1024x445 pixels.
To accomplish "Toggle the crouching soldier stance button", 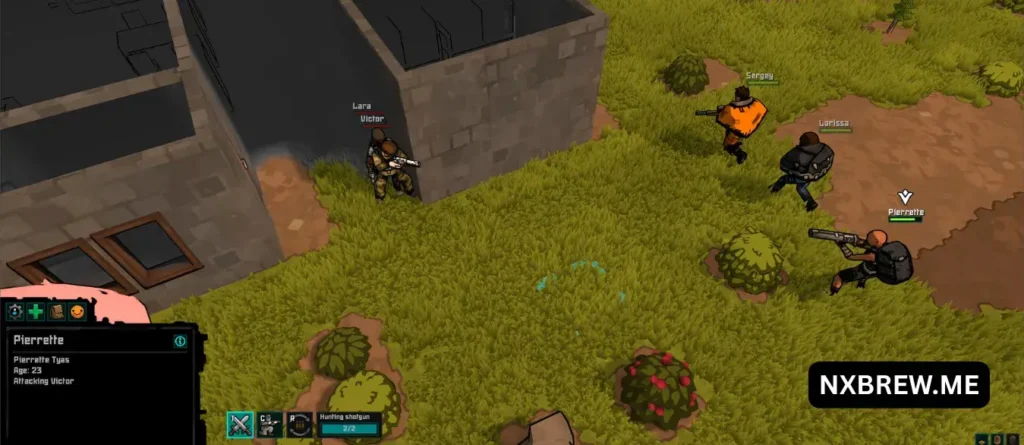I will pyautogui.click(x=268, y=425).
